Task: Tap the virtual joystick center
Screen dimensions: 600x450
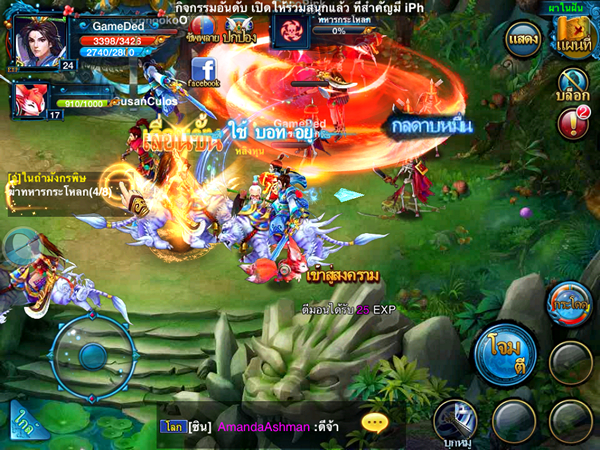Action: click(x=94, y=351)
